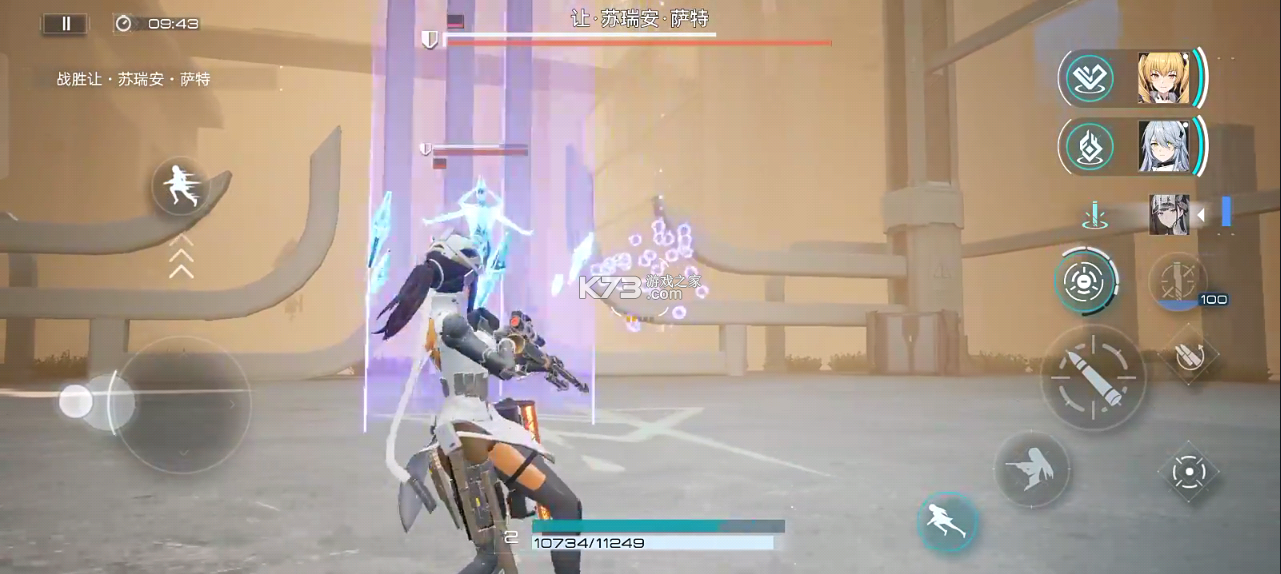Activate the circular target skill button
The height and width of the screenshot is (574, 1281).
point(1086,282)
